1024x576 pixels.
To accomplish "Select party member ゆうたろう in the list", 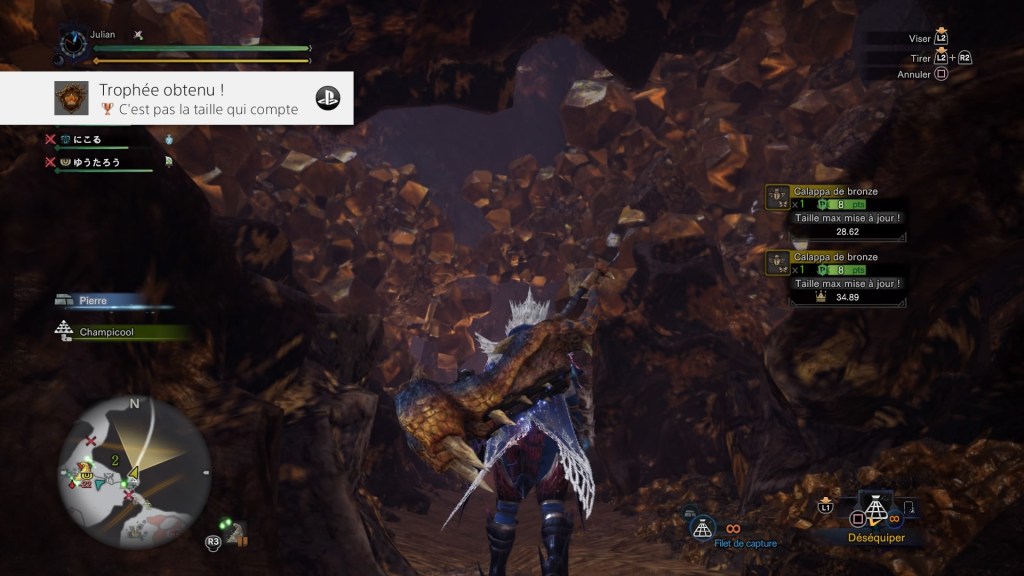I will click(90, 161).
